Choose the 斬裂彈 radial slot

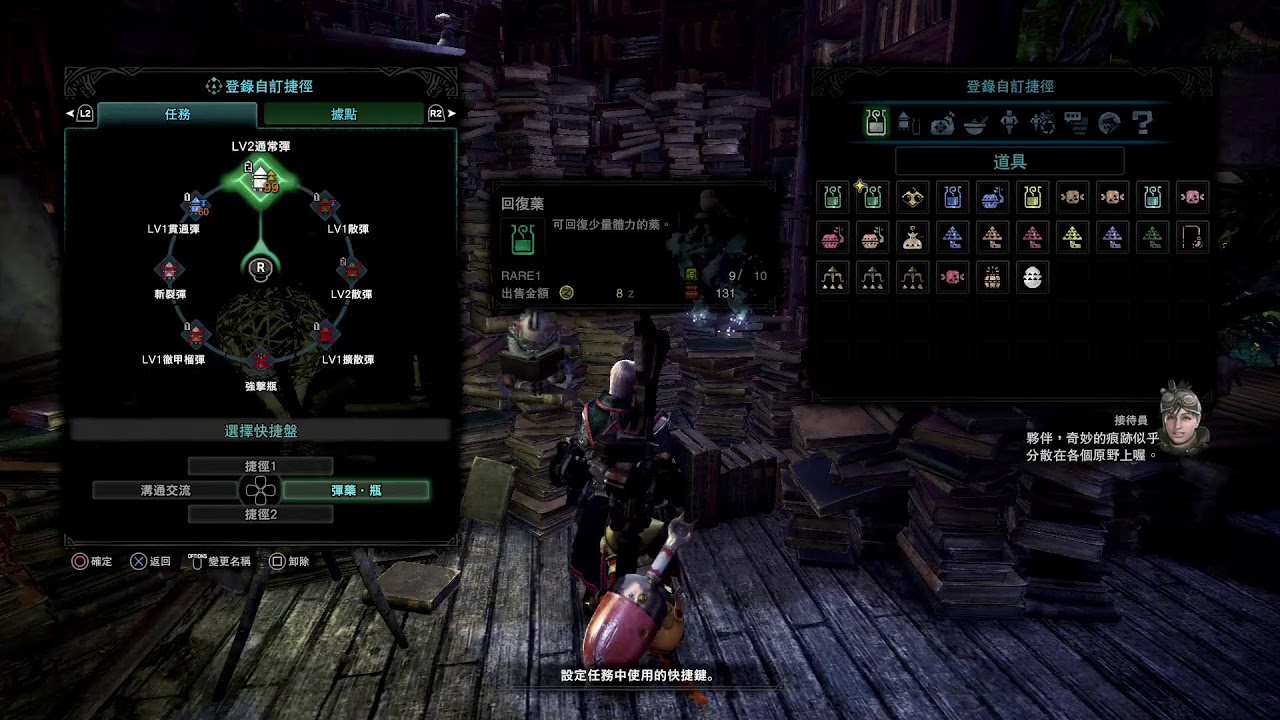click(x=170, y=270)
